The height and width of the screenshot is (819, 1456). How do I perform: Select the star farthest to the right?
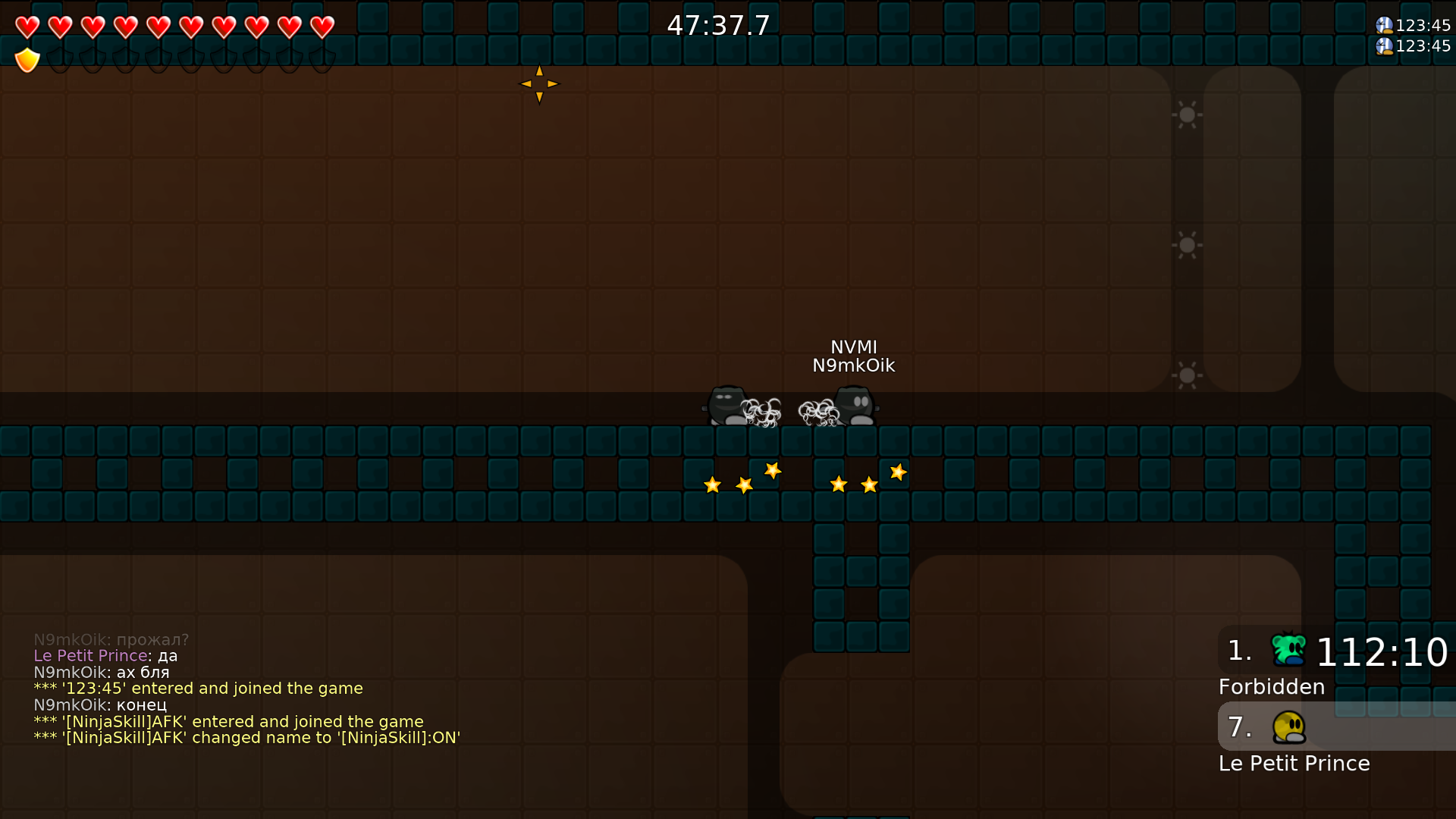tap(898, 472)
